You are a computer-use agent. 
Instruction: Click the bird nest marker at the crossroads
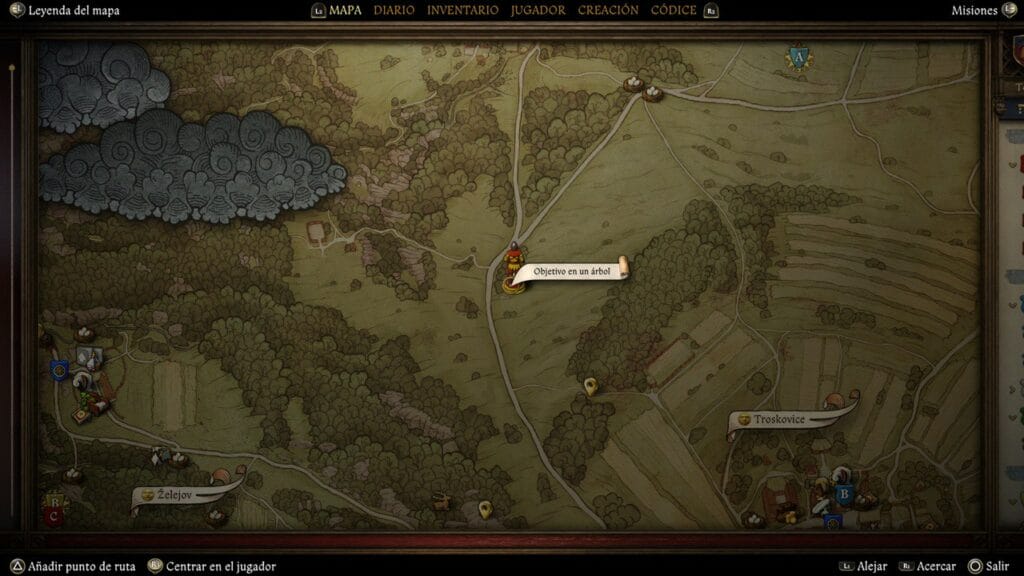(x=632, y=84)
